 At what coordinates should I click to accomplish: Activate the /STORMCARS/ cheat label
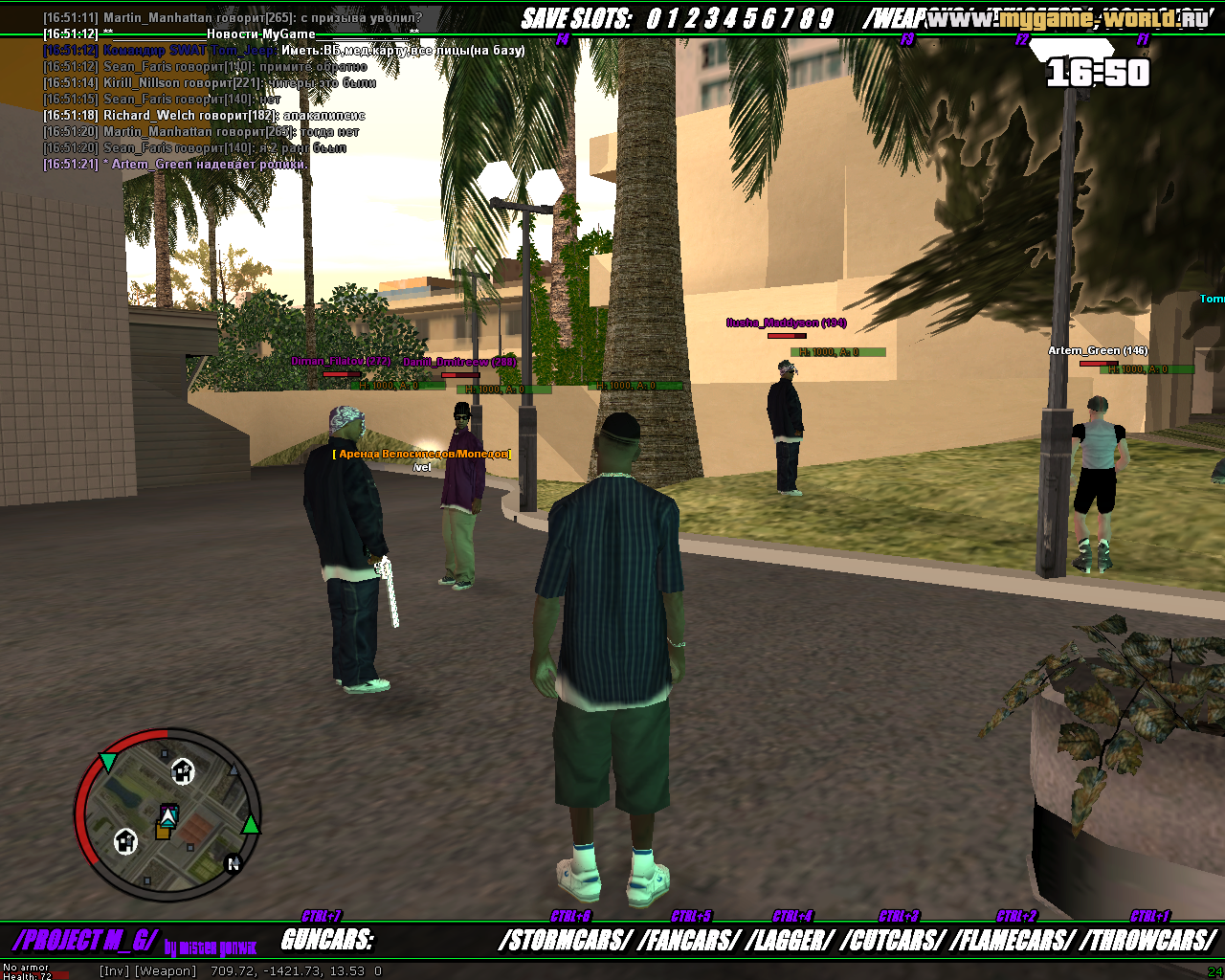click(564, 941)
